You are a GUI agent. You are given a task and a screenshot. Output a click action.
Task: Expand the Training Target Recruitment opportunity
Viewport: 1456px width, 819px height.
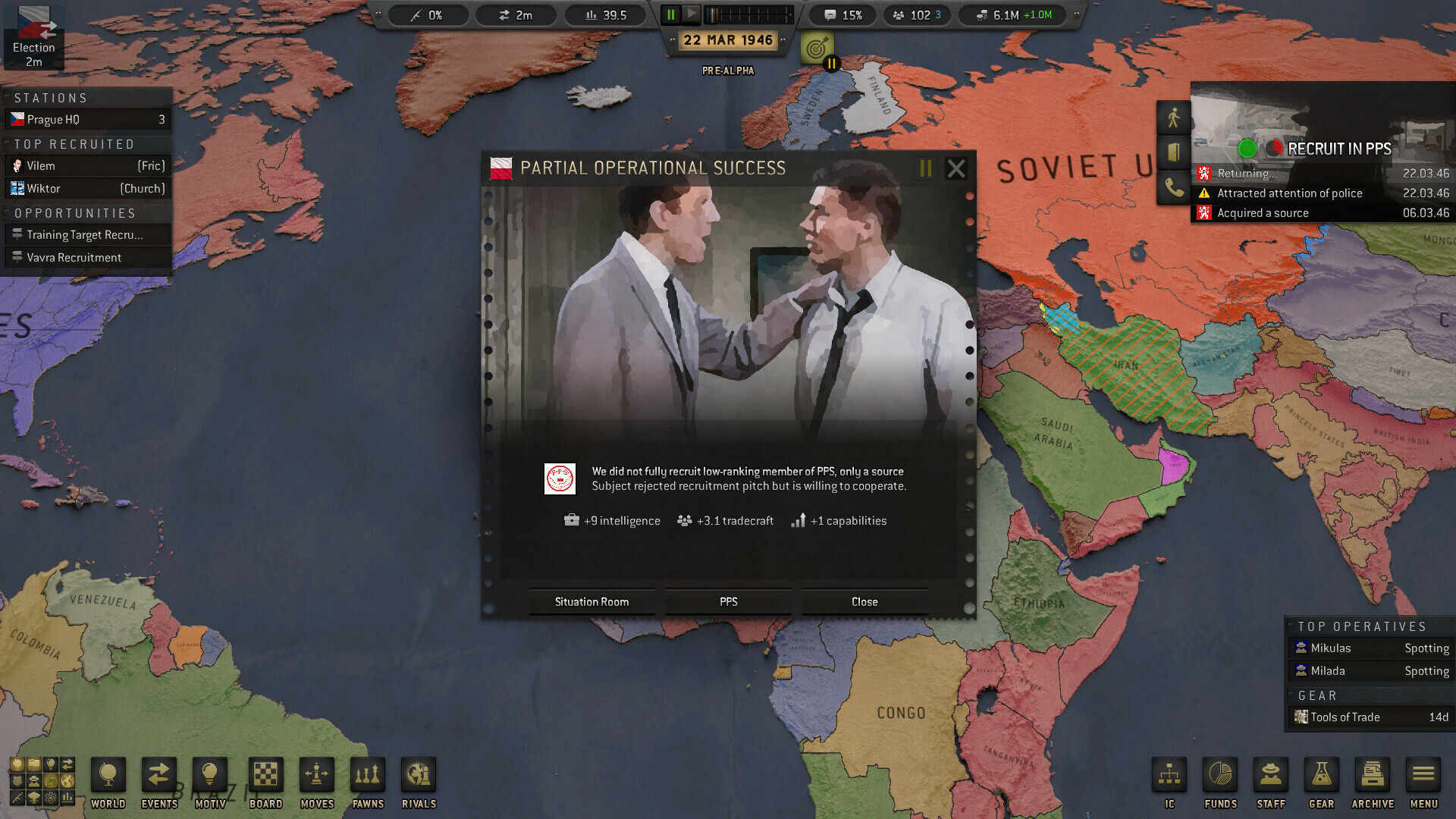87,235
